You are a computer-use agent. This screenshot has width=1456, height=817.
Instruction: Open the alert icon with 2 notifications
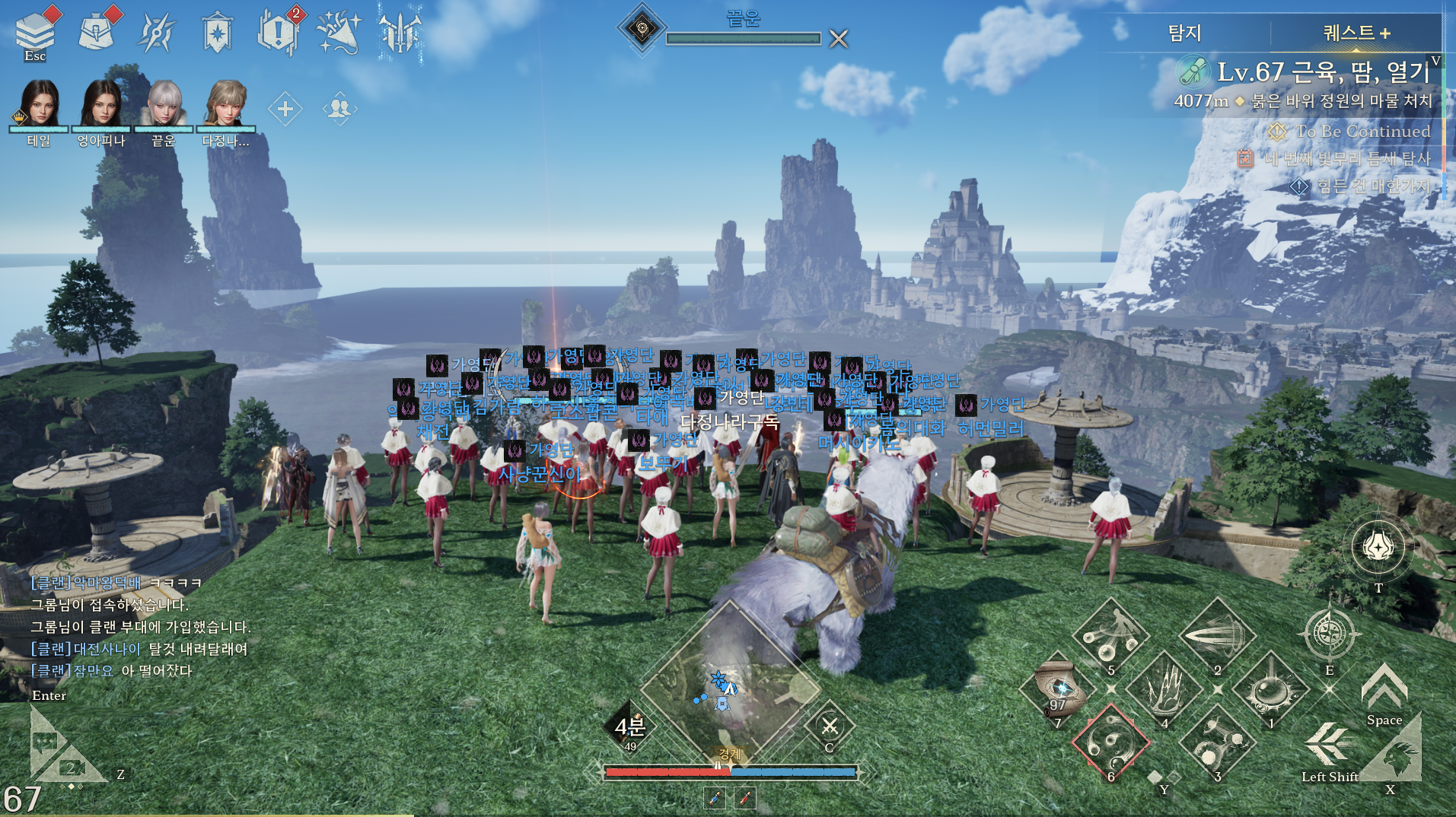(x=279, y=32)
